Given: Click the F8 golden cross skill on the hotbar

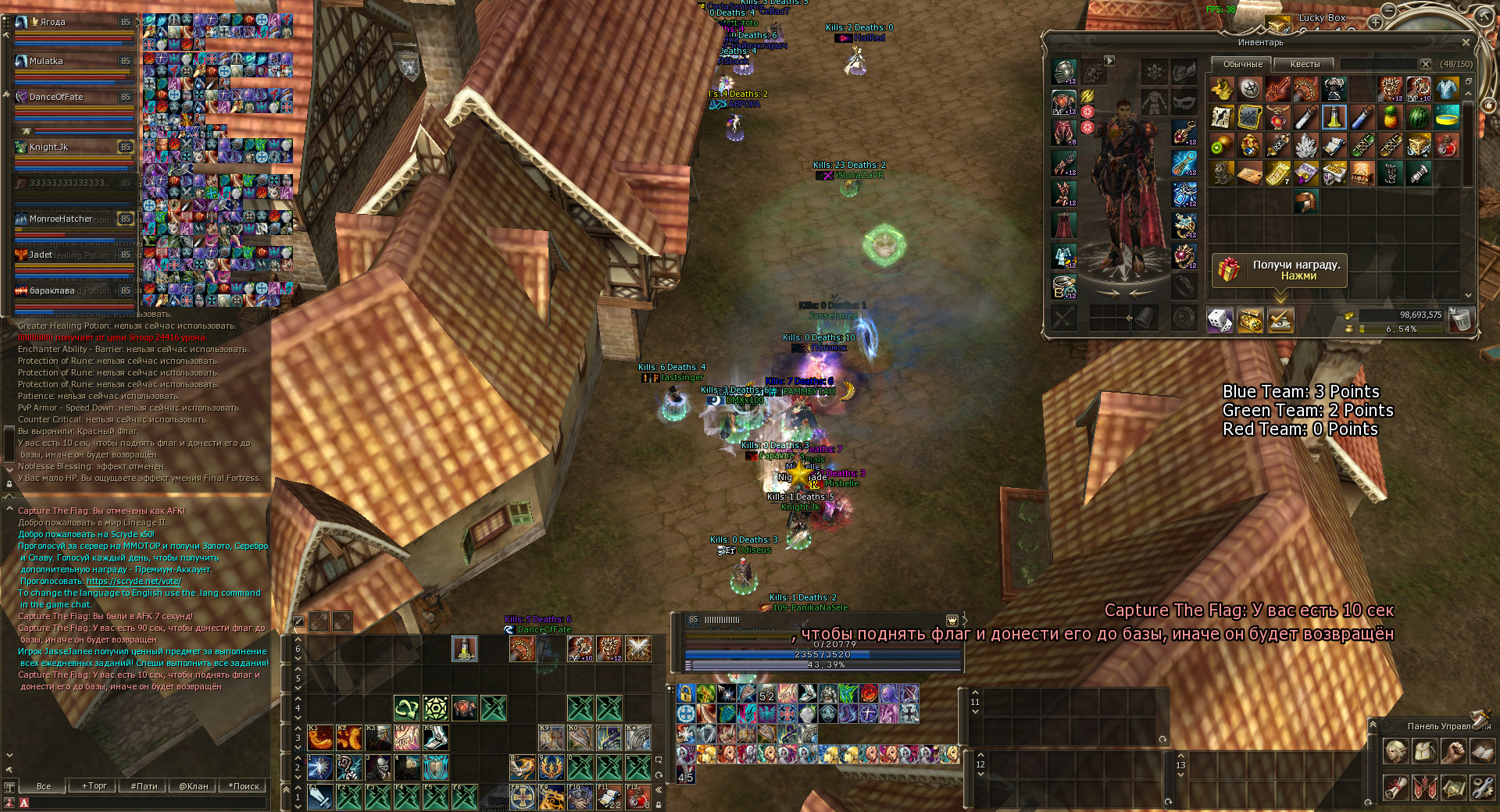Looking at the screenshot, I should [x=523, y=796].
